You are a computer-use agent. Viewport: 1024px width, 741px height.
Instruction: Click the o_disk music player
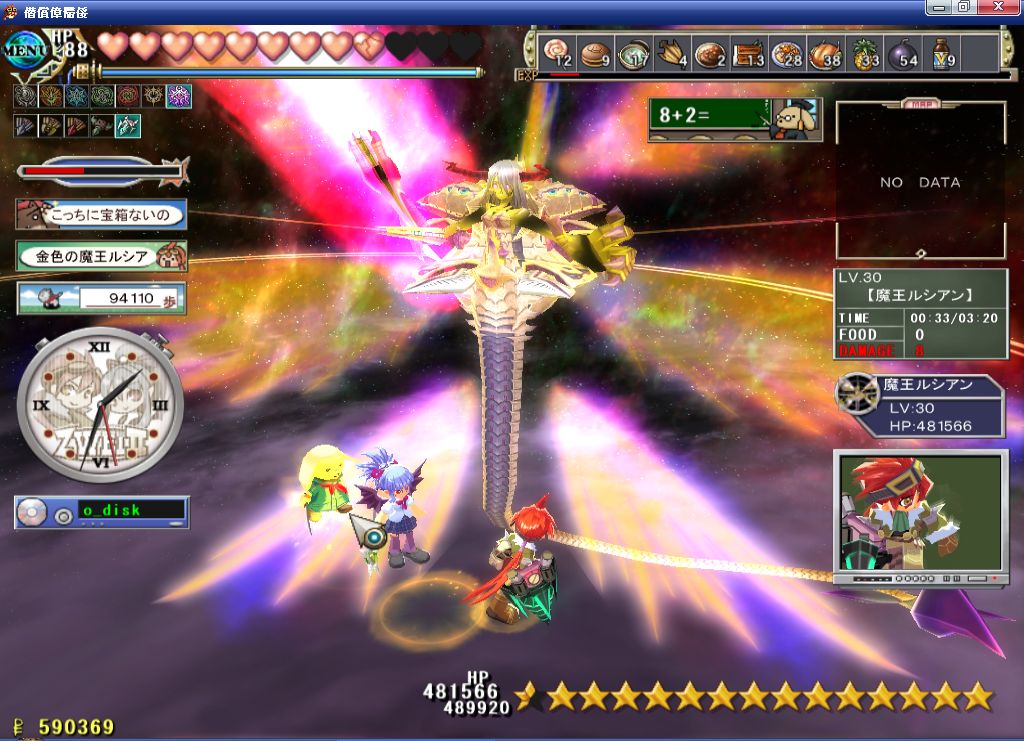click(x=101, y=511)
